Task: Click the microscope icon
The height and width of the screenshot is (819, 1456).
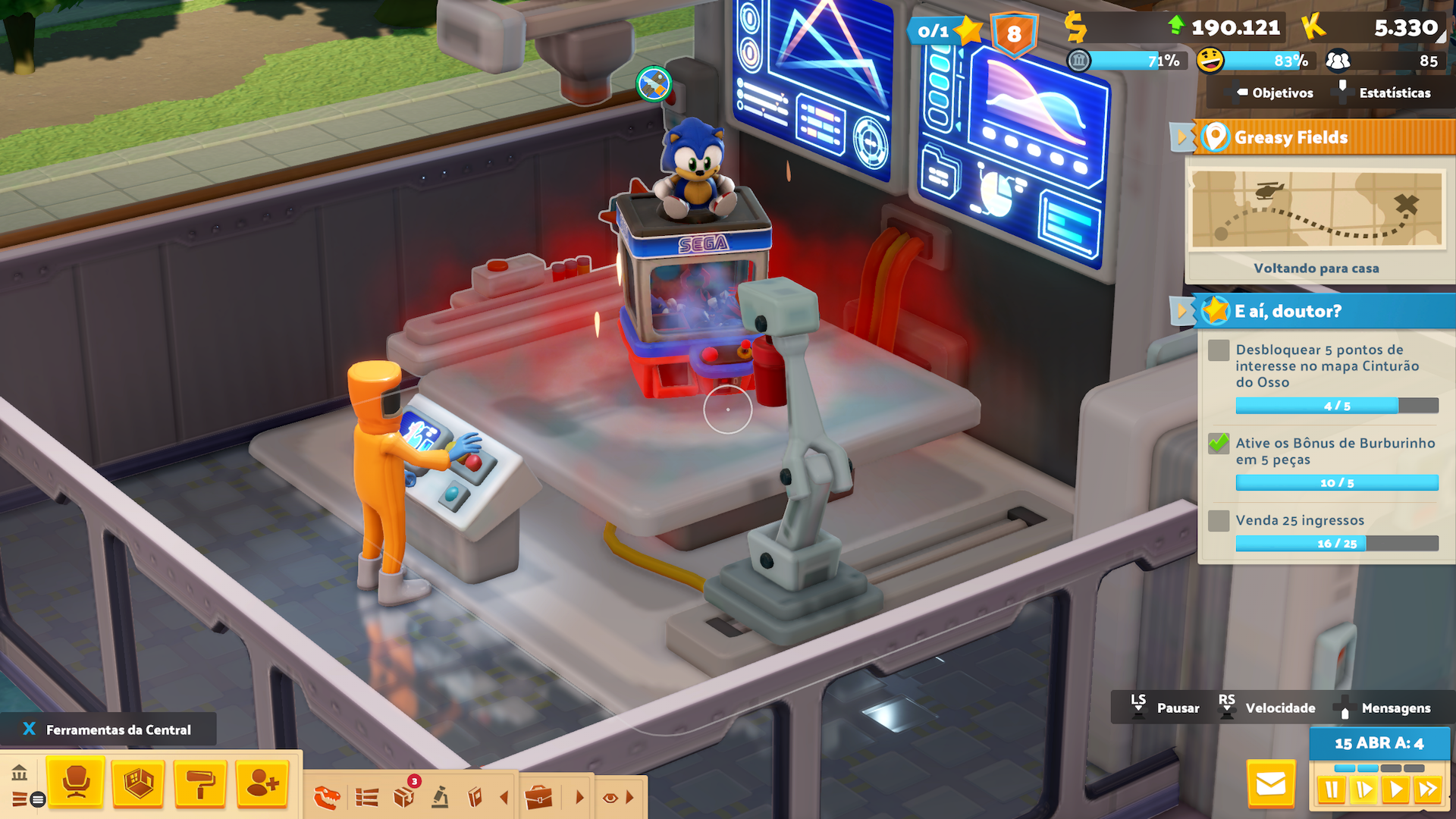Action: tap(440, 797)
